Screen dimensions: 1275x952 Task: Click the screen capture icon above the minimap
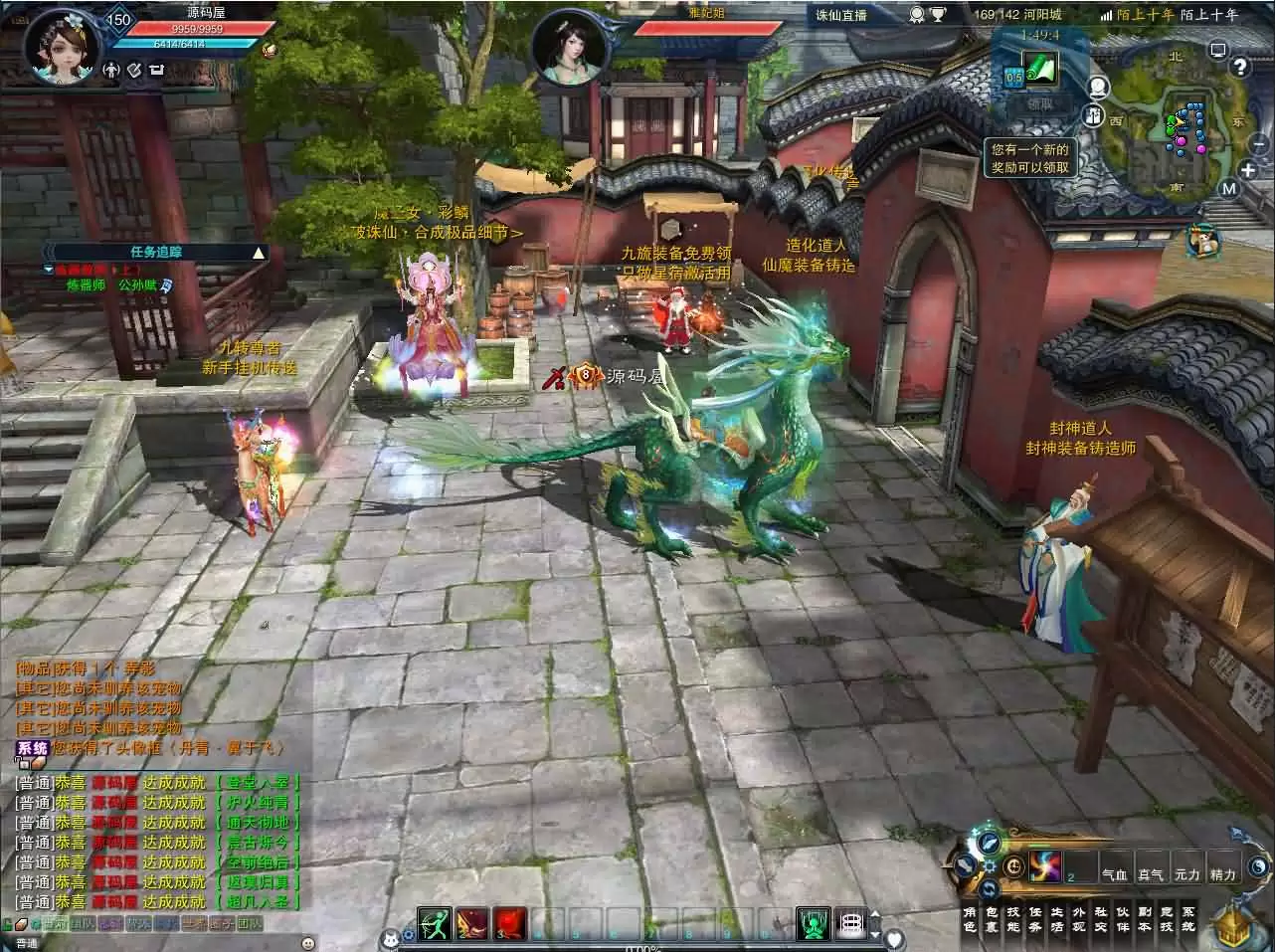tap(1217, 50)
